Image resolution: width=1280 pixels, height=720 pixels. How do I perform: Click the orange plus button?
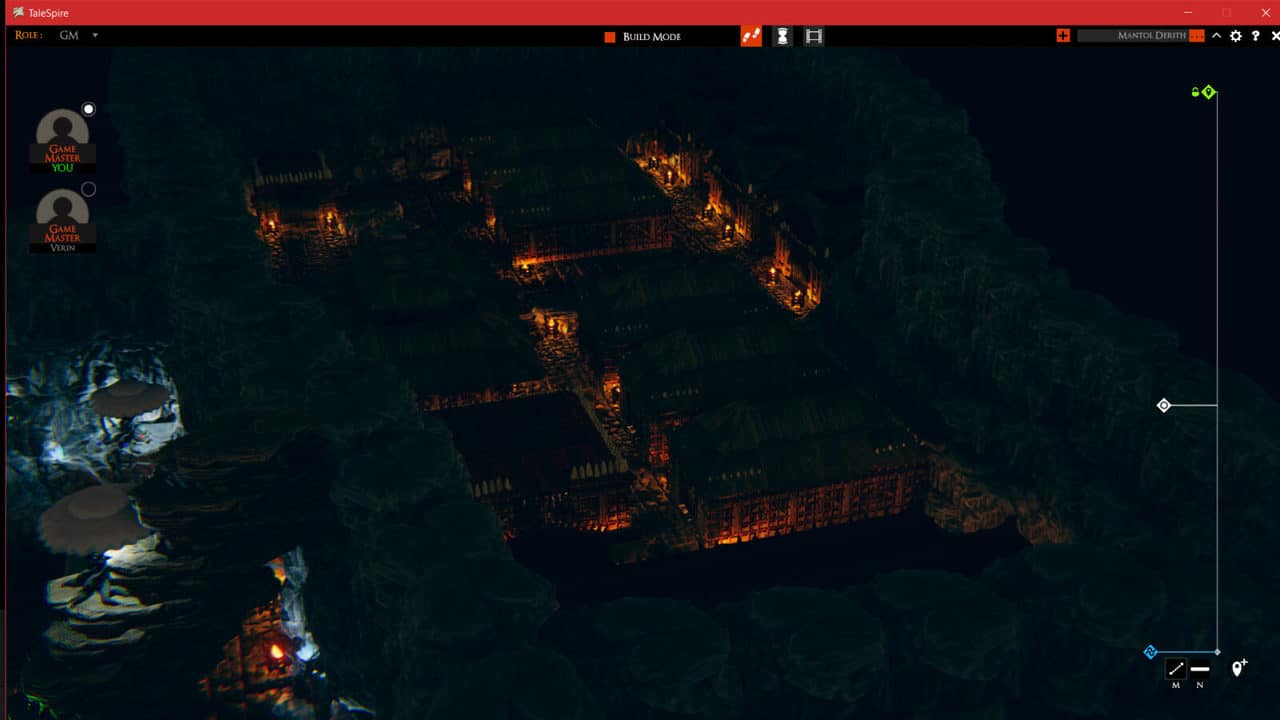point(1063,36)
